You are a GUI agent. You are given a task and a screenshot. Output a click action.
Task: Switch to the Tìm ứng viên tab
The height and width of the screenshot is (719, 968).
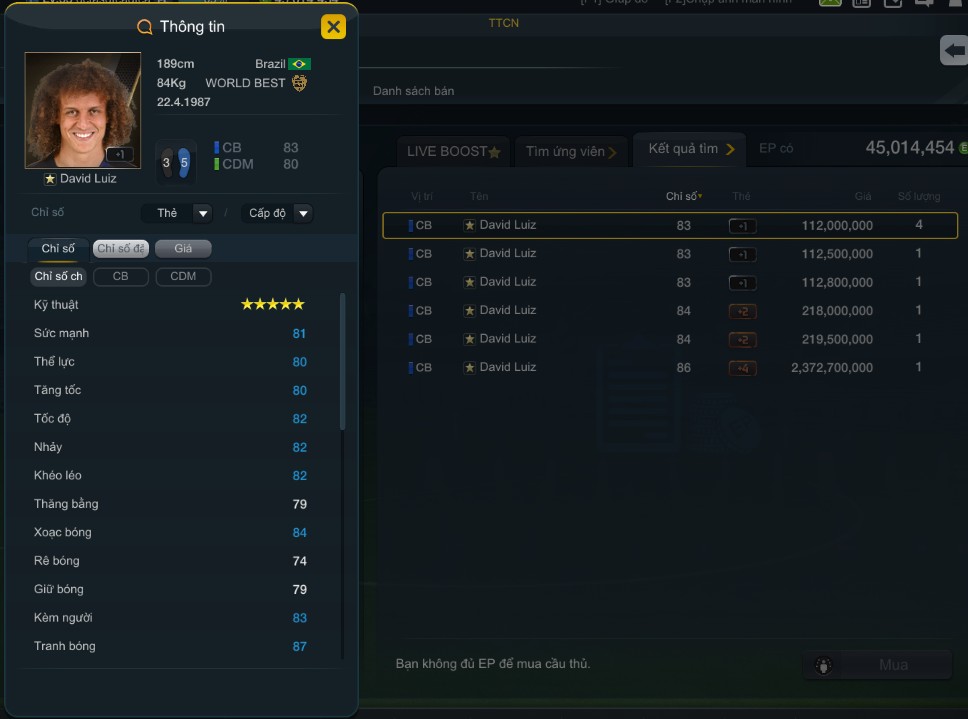point(571,151)
